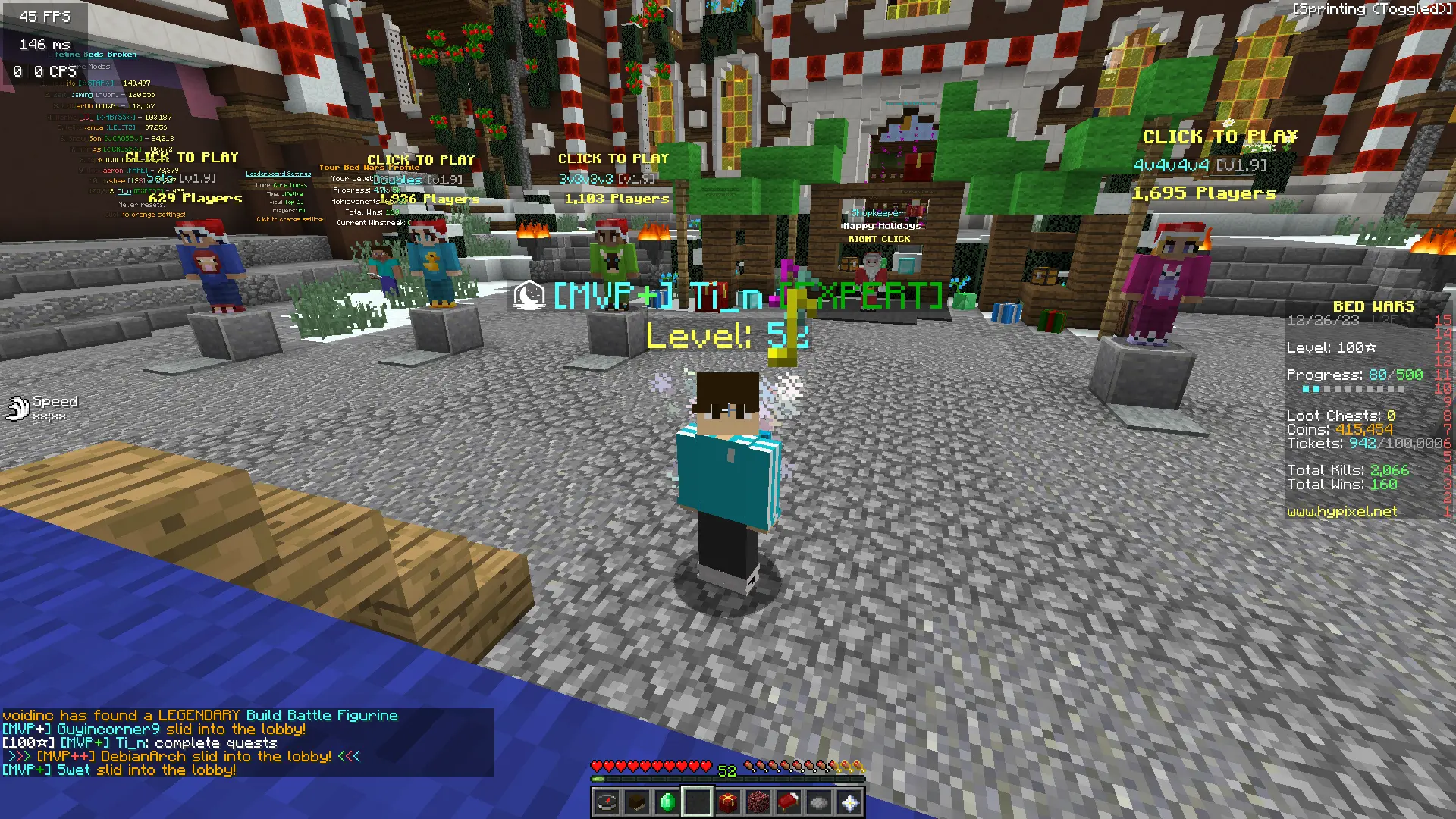Select the emerald item in the hotbar

pyautogui.click(x=666, y=800)
